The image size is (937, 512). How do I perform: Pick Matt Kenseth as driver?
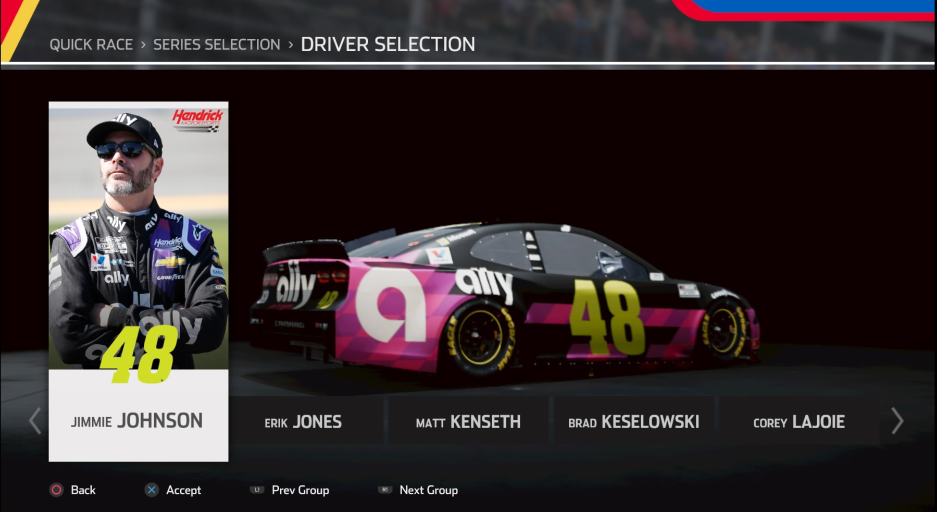468,422
